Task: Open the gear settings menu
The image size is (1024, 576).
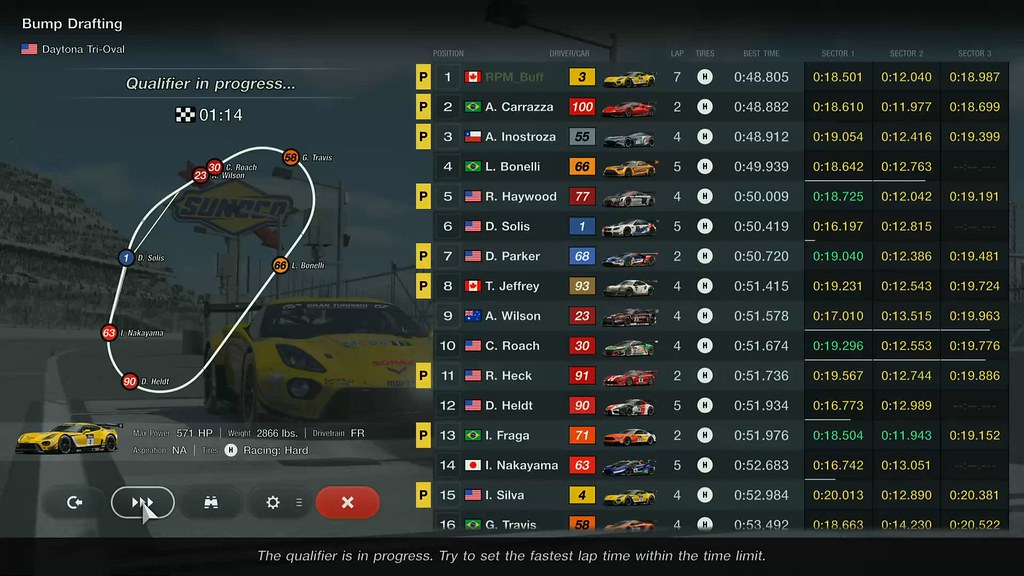Action: (x=274, y=502)
